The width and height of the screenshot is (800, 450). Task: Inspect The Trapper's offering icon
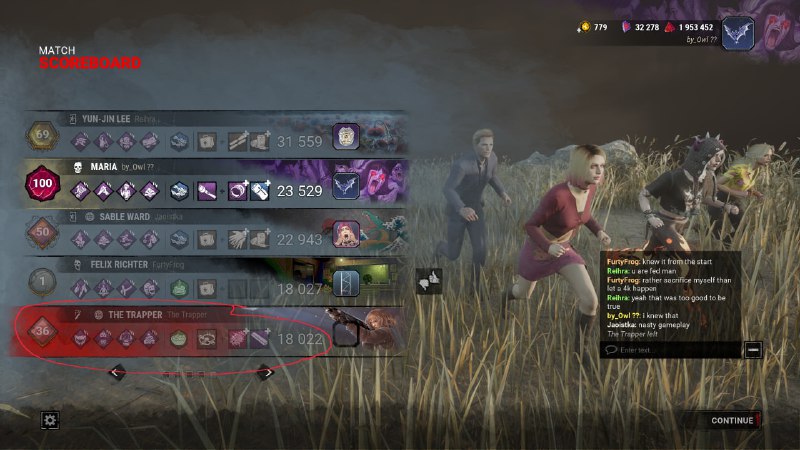pyautogui.click(x=179, y=339)
